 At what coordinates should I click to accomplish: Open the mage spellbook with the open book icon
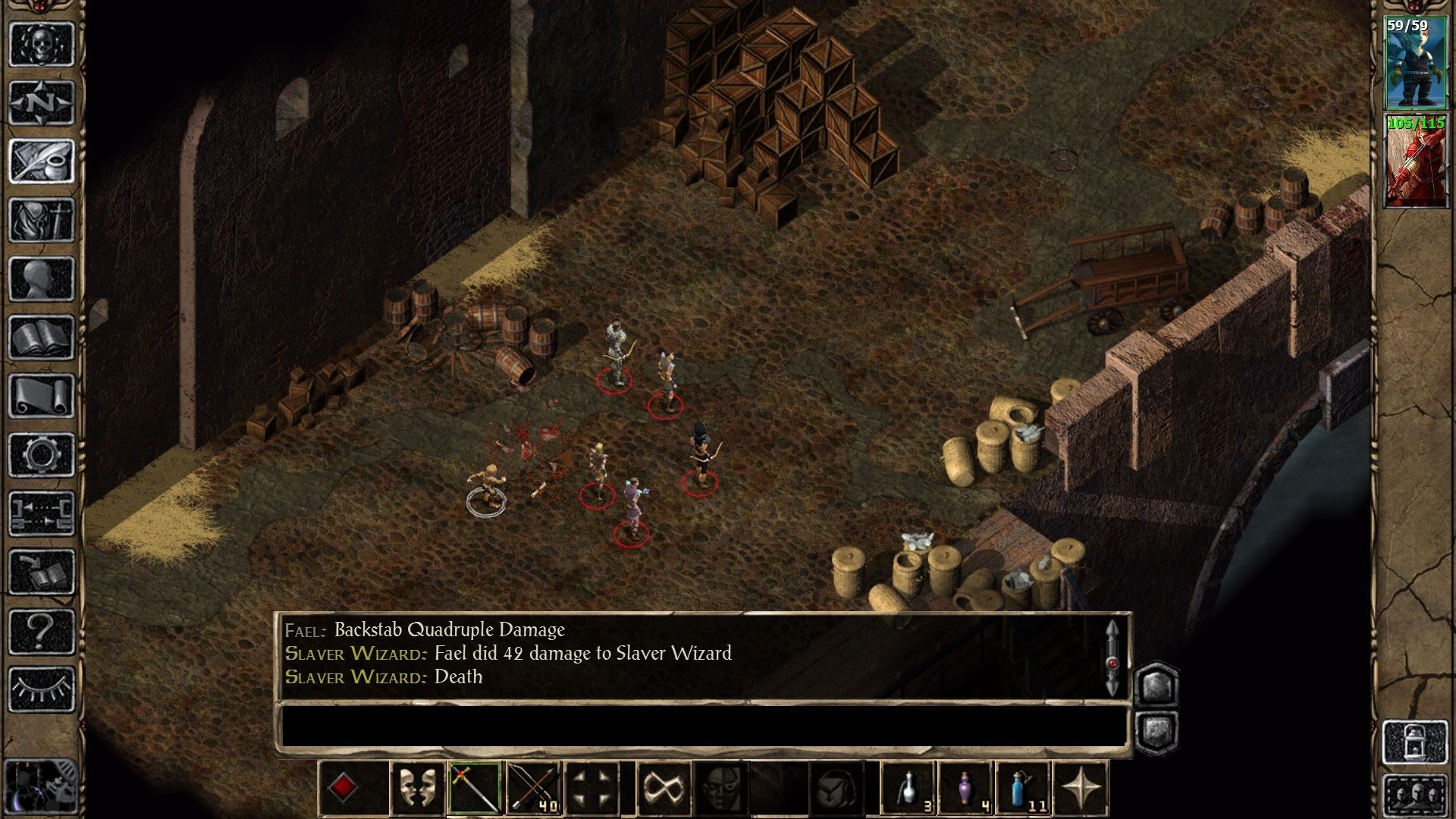click(42, 337)
